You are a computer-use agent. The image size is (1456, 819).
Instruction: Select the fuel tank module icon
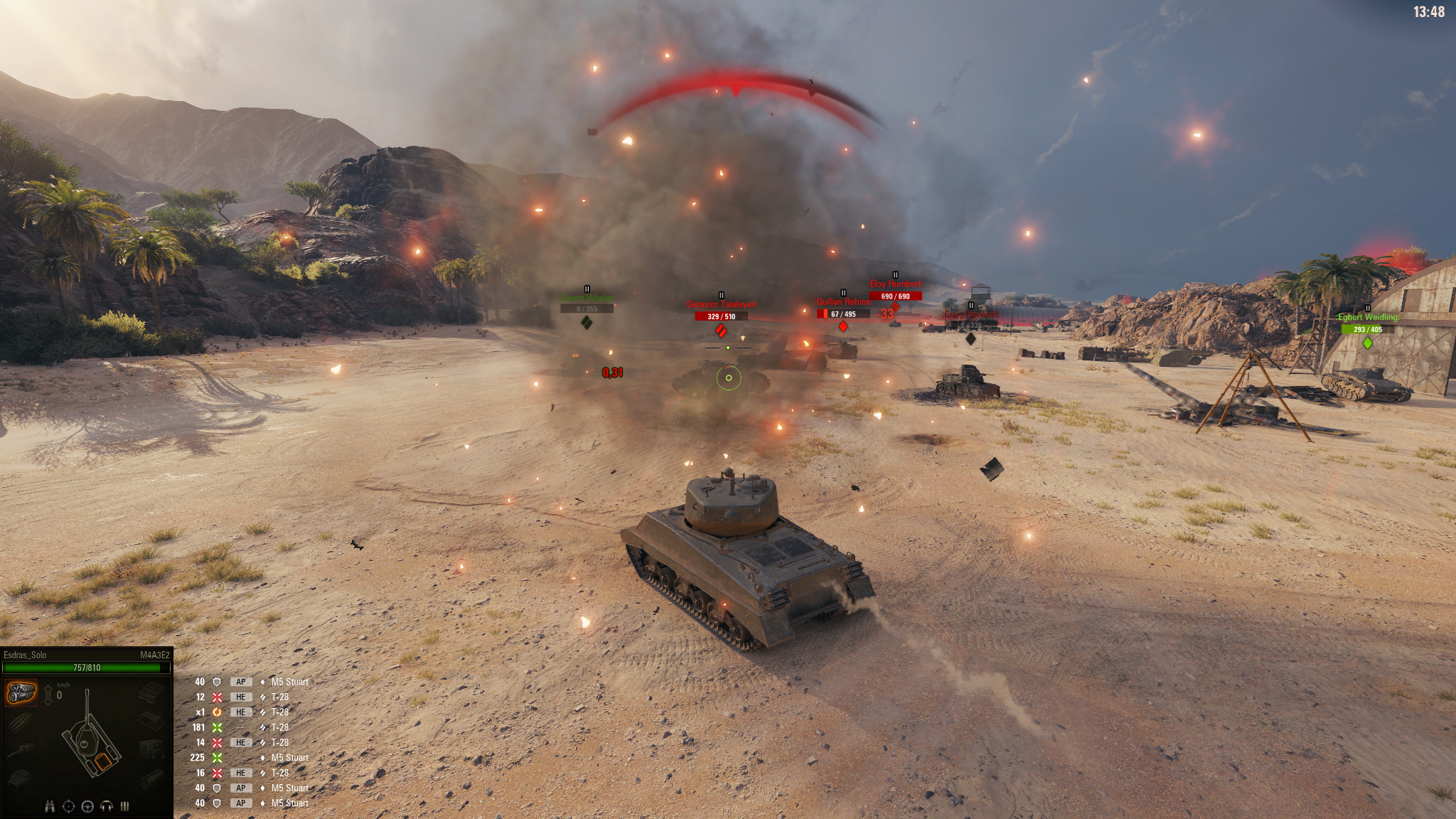(151, 720)
